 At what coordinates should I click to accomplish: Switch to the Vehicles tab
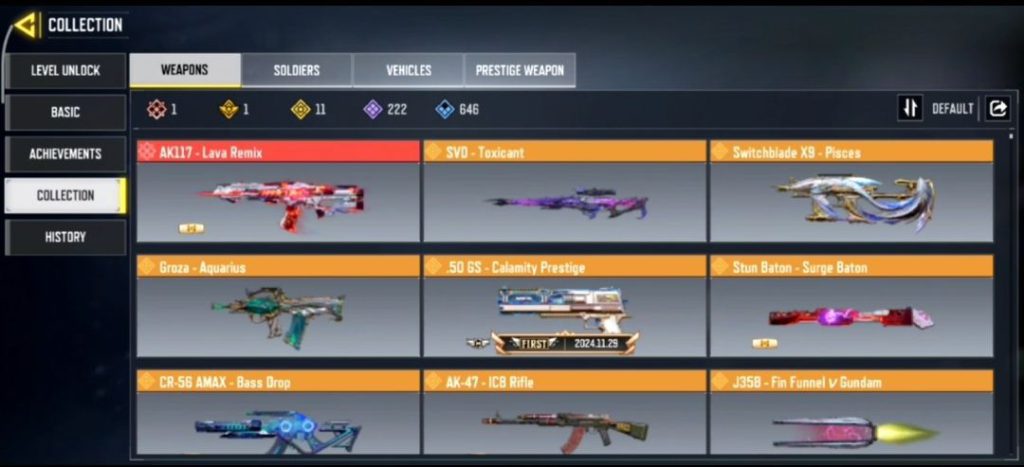(x=408, y=70)
